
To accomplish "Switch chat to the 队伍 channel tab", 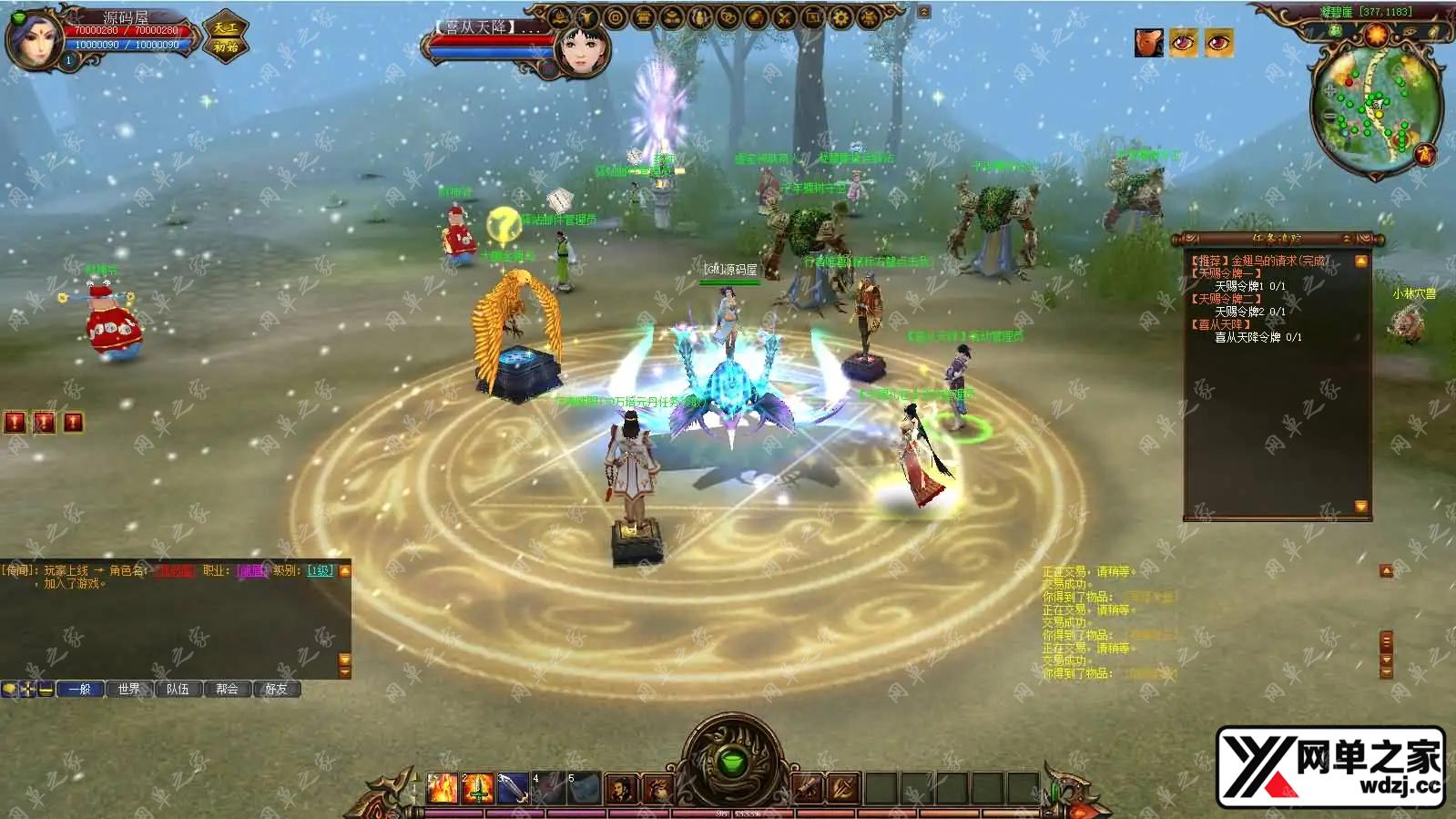I will click(x=178, y=689).
